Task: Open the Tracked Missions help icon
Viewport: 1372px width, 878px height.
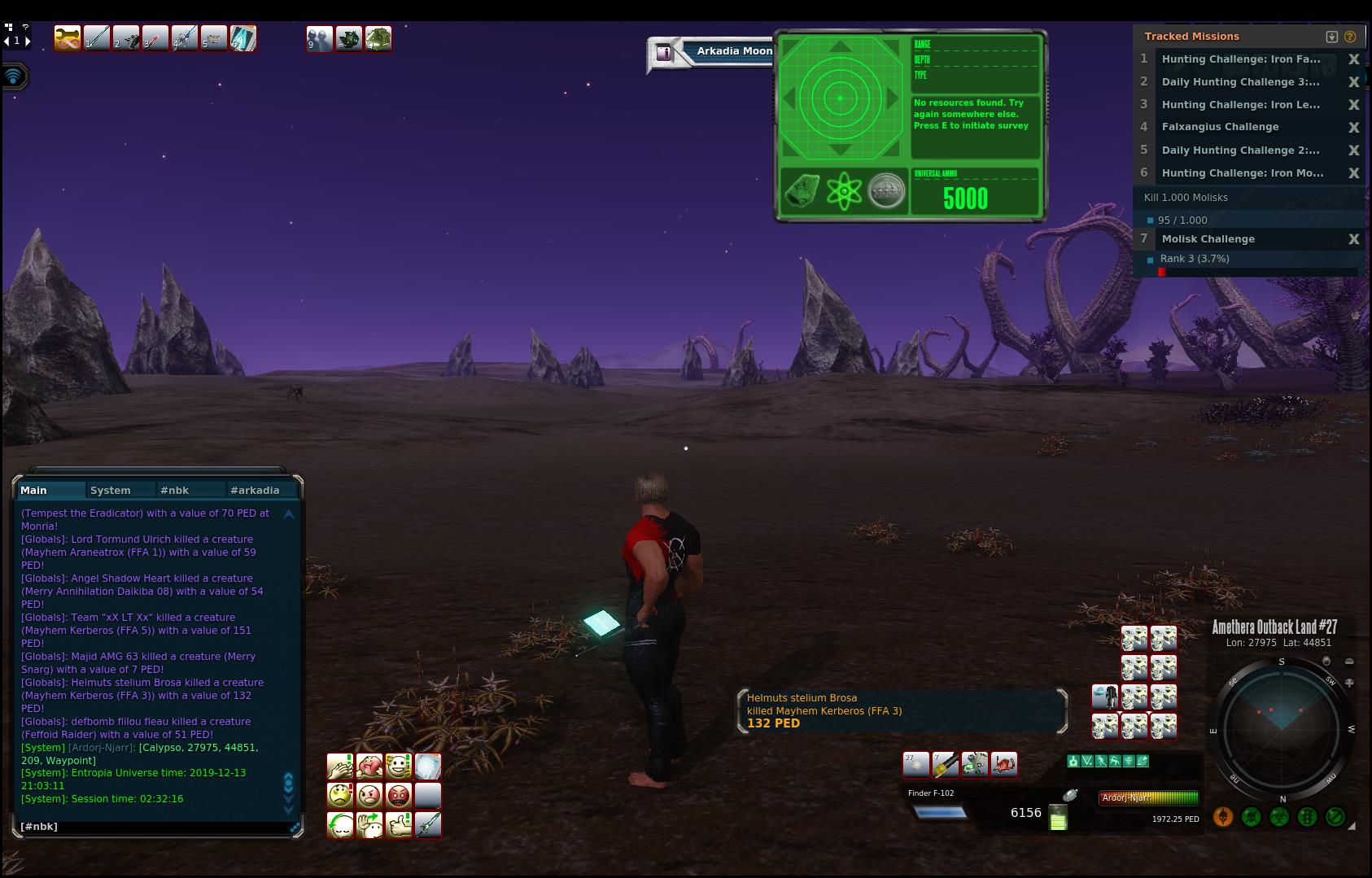Action: tap(1350, 37)
